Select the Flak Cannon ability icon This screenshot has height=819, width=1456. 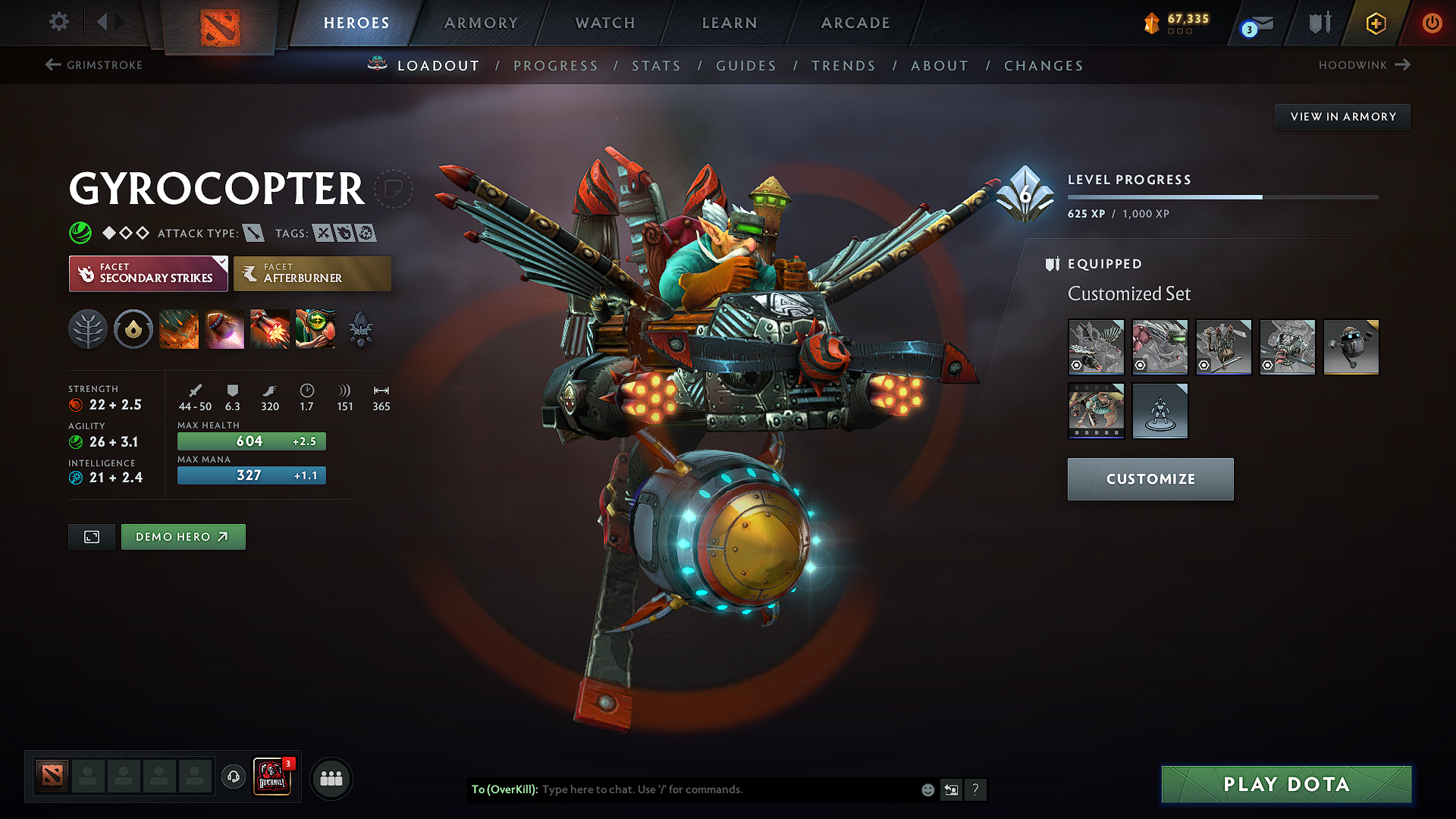click(x=270, y=329)
